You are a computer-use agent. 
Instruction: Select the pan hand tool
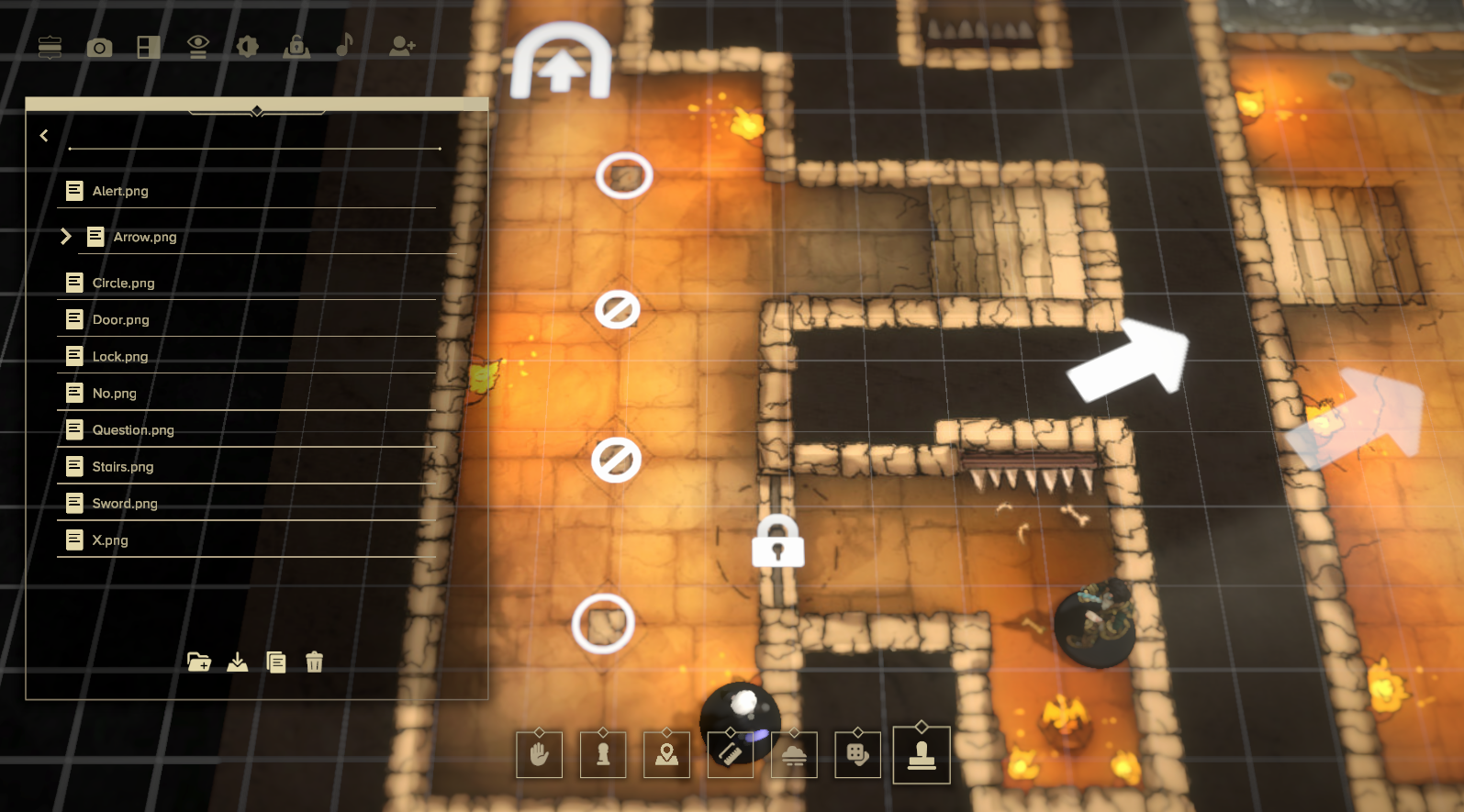(x=539, y=754)
